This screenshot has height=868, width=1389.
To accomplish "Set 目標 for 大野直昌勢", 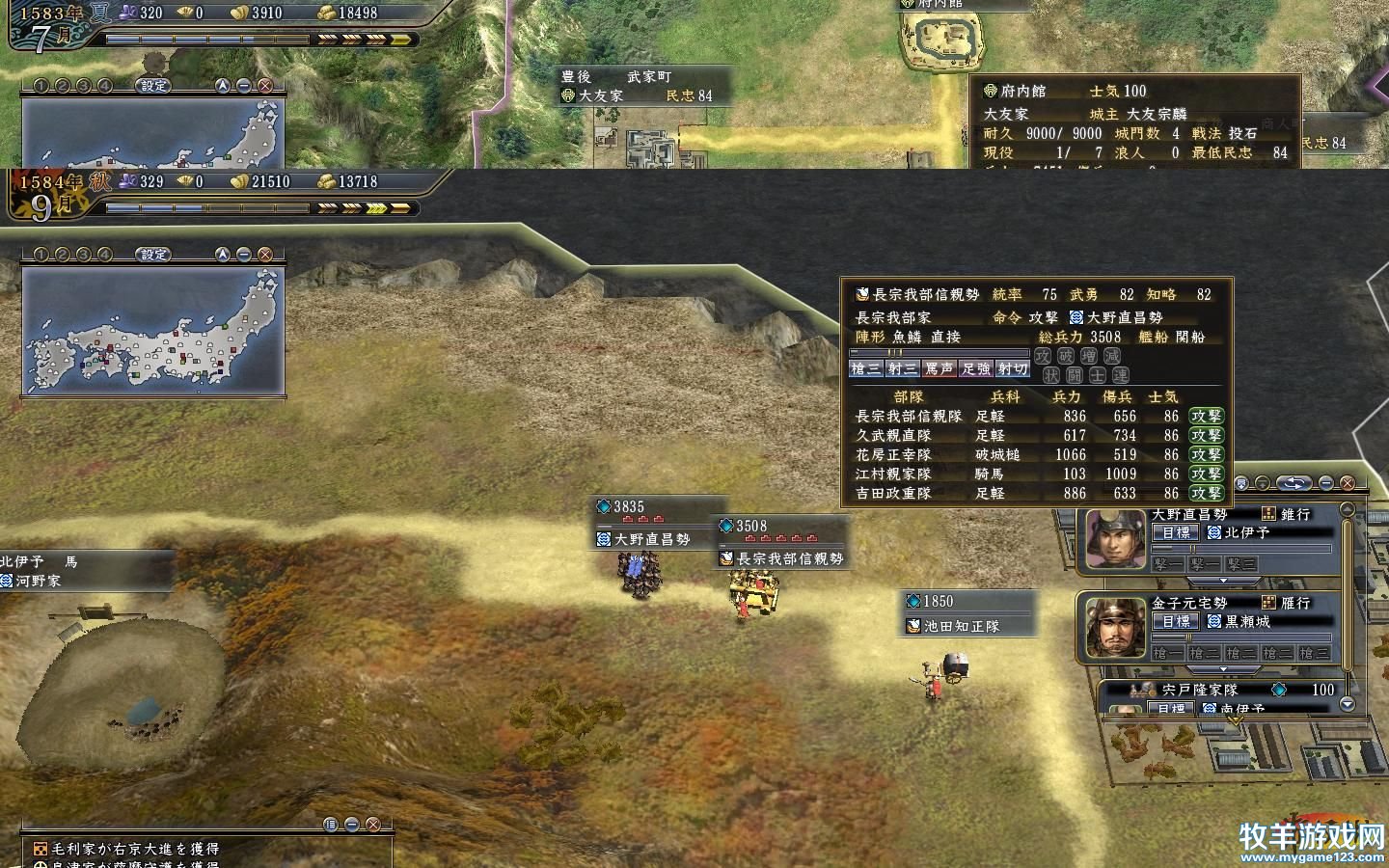I will (x=1175, y=532).
